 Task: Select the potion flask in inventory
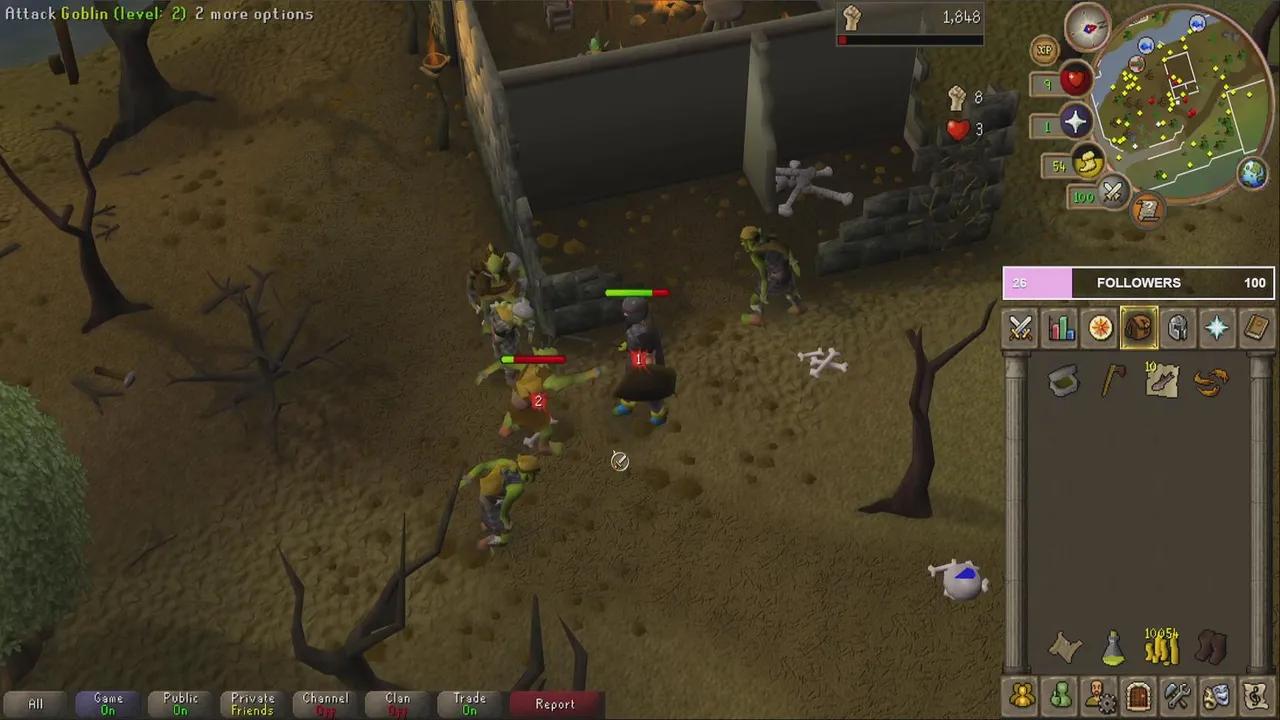(x=1113, y=649)
